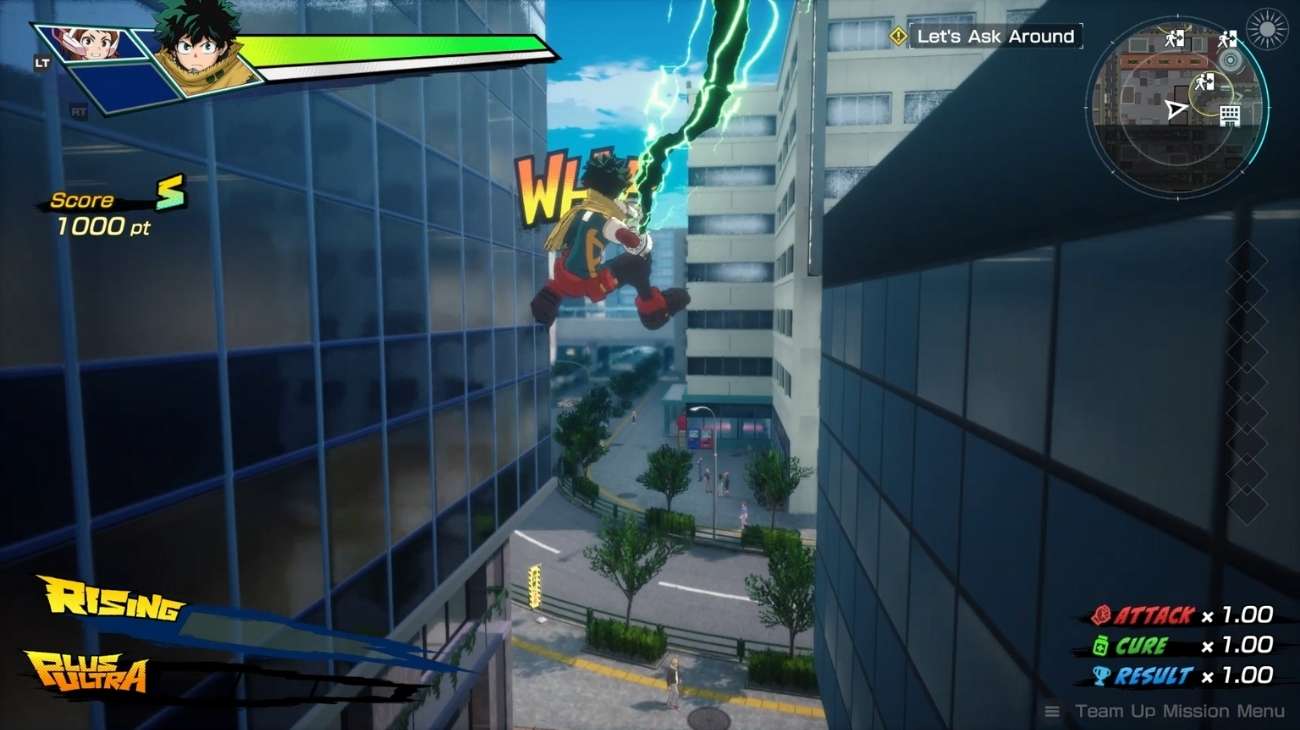The image size is (1300, 730).
Task: Click the green Cure medicine bottle icon
Action: pos(1100,646)
